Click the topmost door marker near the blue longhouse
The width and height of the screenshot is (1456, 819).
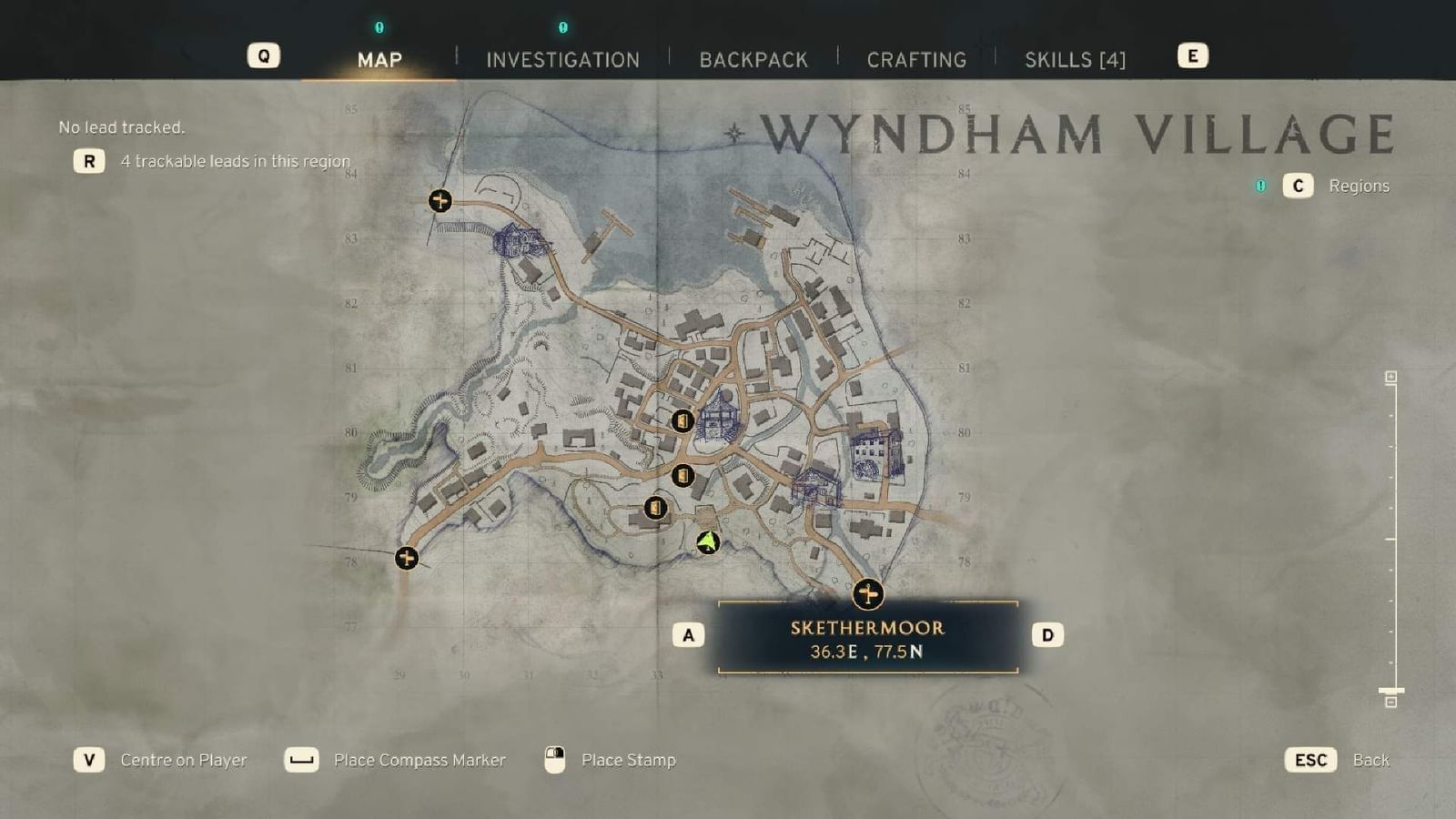tap(683, 422)
